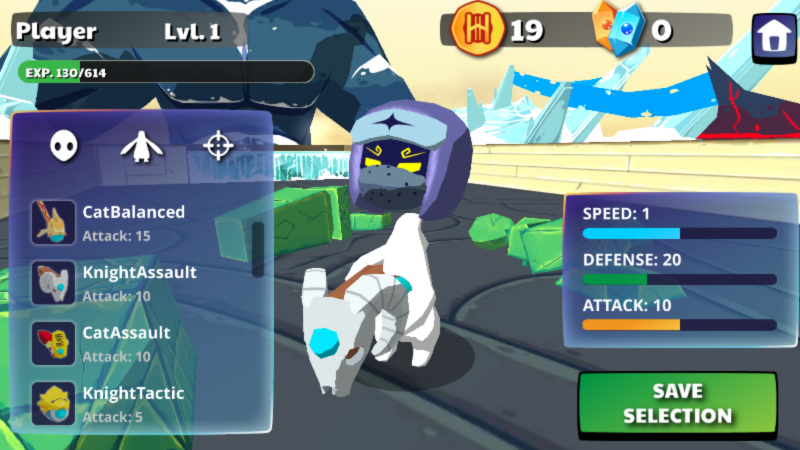Switch to the mask head tab

[x=64, y=146]
